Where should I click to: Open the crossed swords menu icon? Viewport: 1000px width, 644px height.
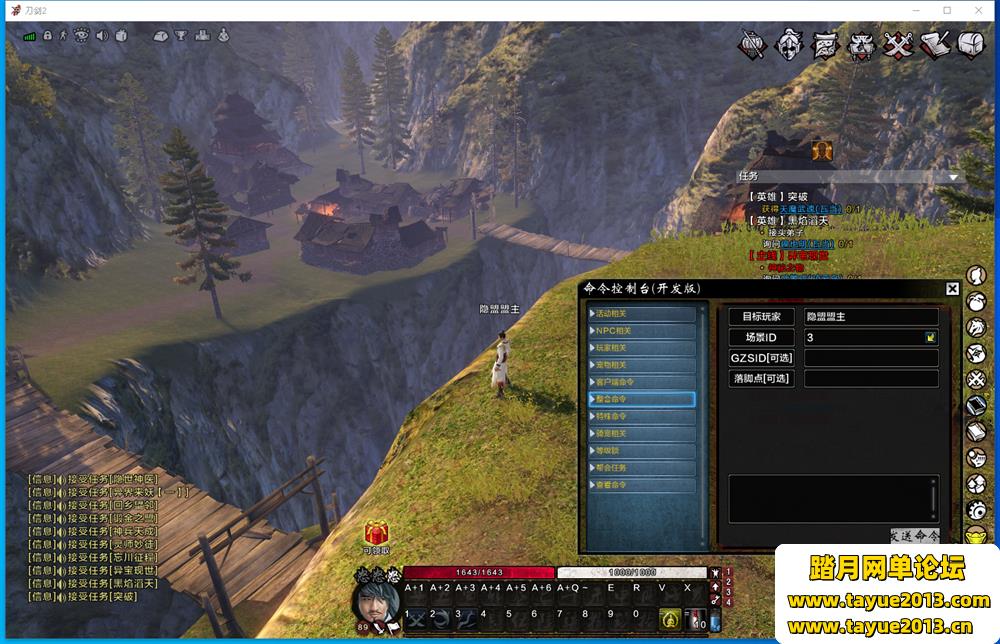[900, 45]
